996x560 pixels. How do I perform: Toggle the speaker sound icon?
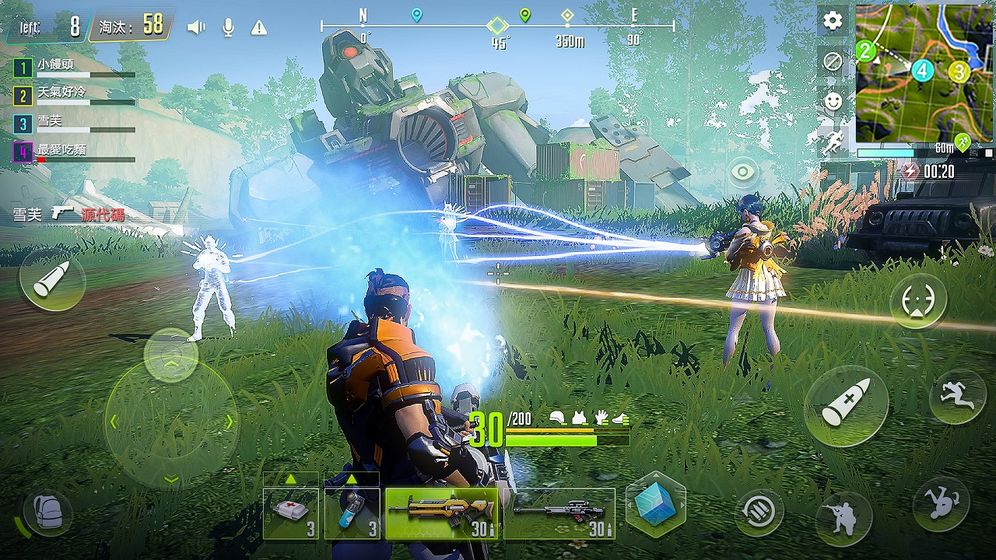click(x=196, y=27)
